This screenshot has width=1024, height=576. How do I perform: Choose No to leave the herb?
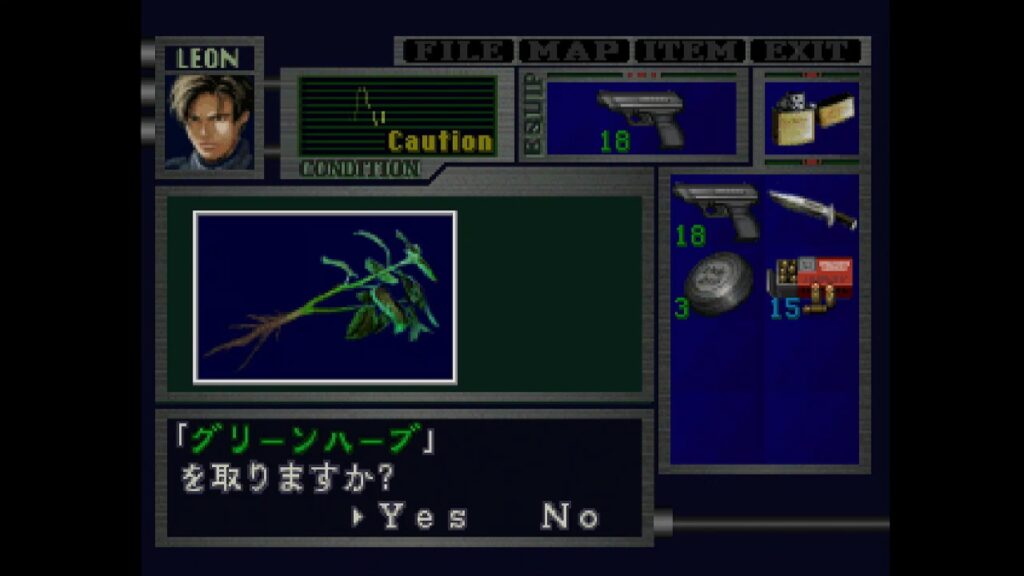pos(570,517)
